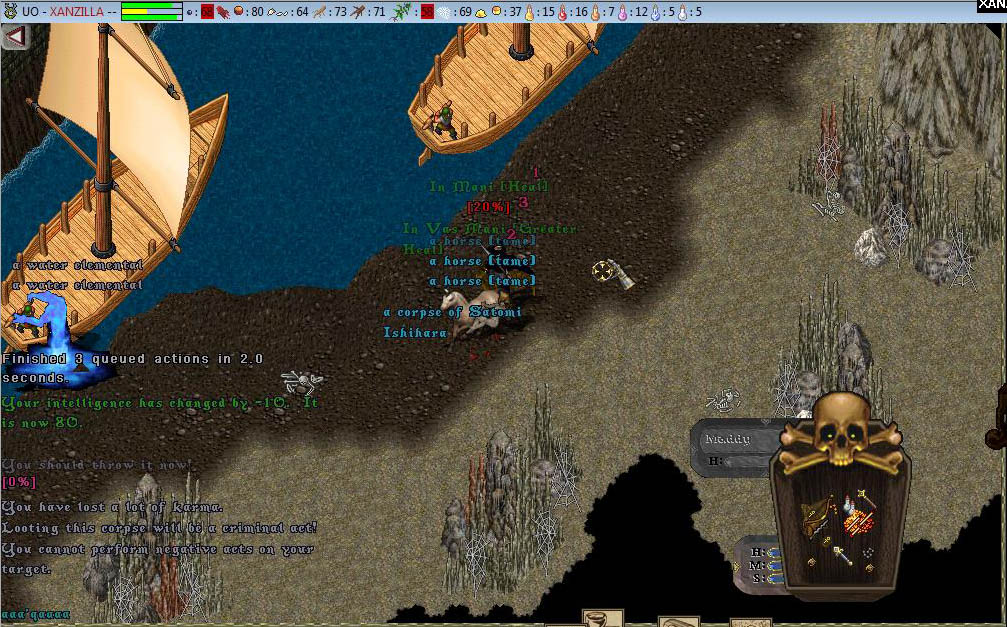Viewport: 1007px width, 627px height.
Task: Click the red arrow button in top-left corner
Action: point(15,37)
